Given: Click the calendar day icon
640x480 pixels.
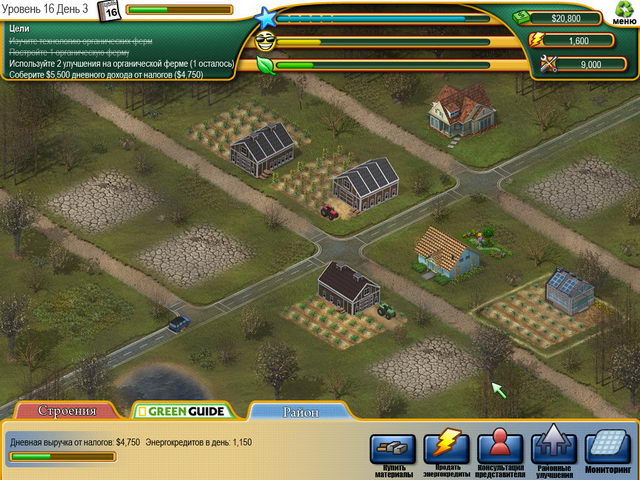Looking at the screenshot, I should [x=110, y=10].
